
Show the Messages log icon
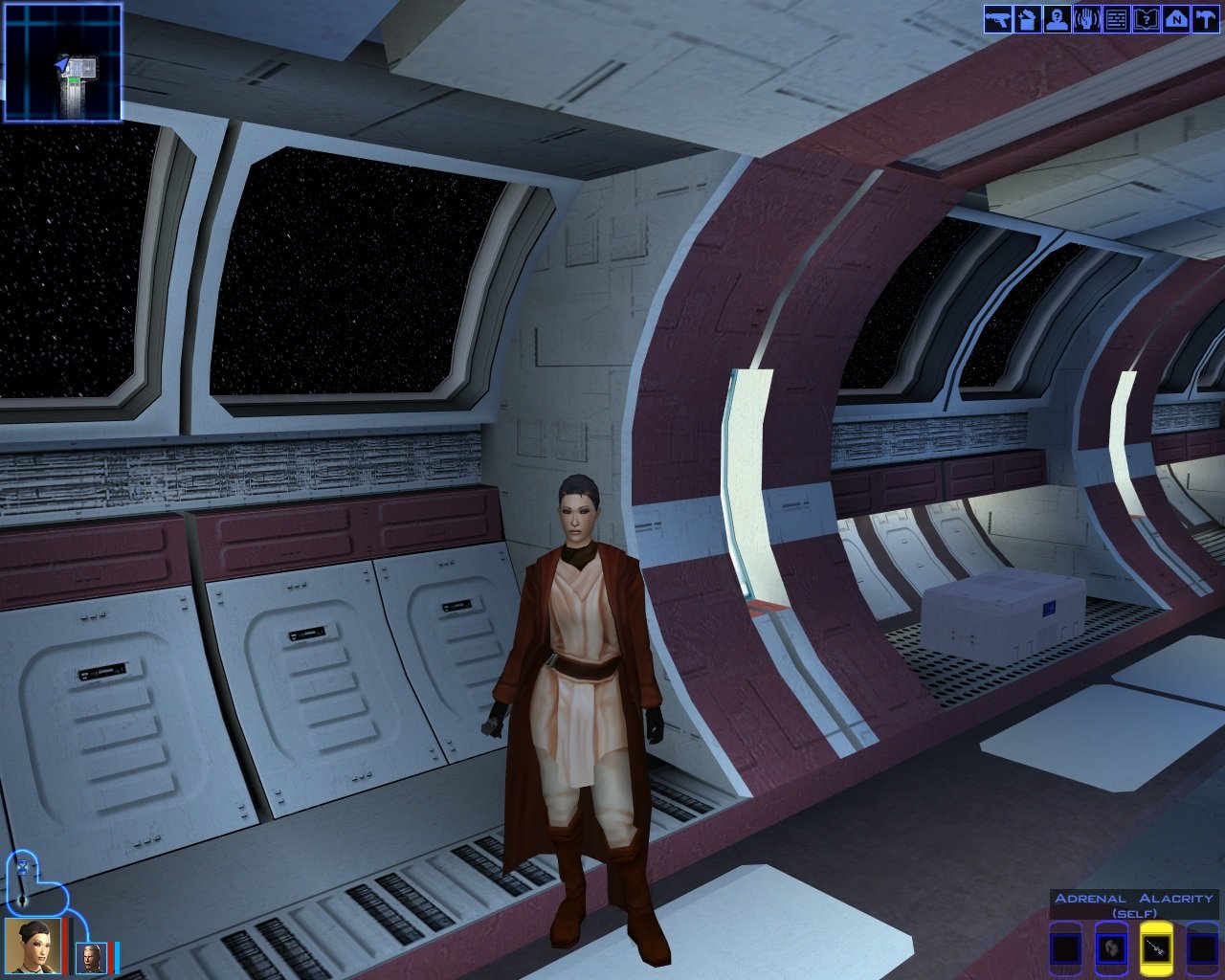(1116, 19)
